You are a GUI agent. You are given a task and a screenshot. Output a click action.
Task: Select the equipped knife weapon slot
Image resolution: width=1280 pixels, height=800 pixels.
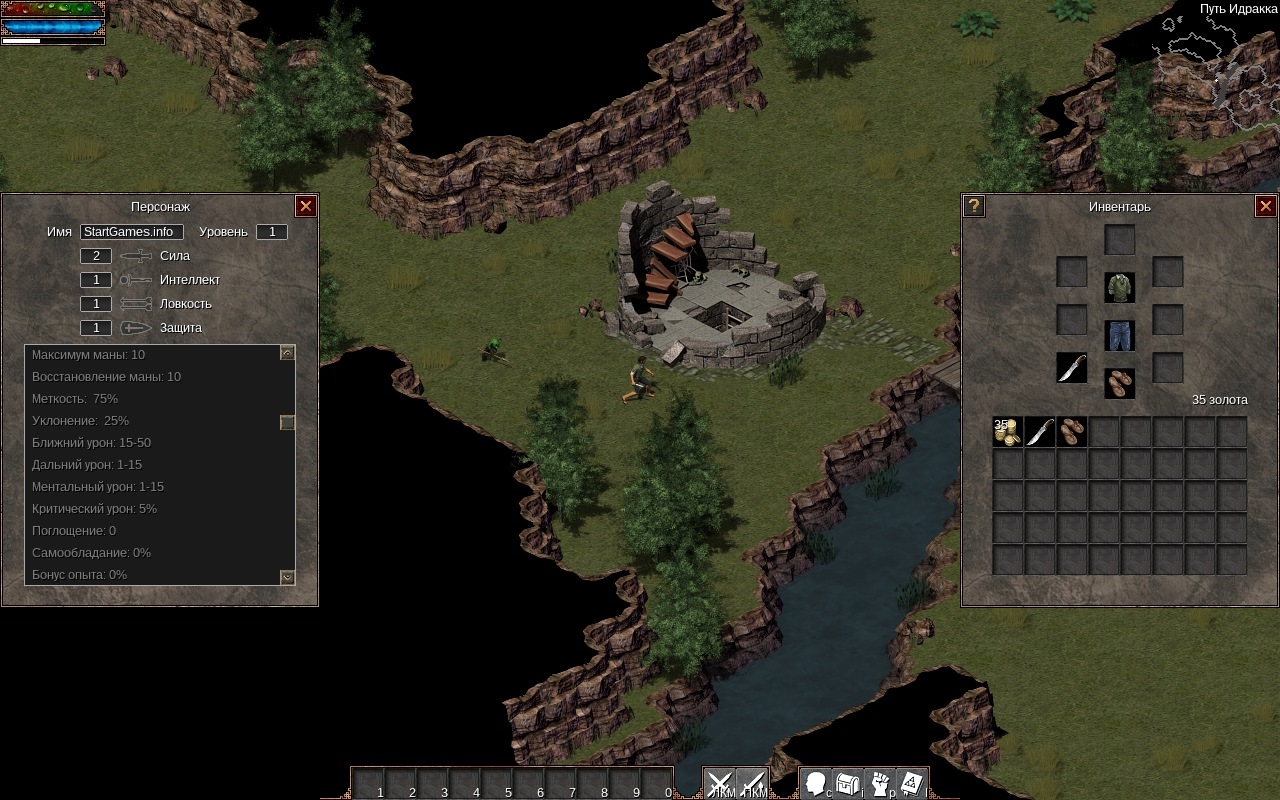[1072, 367]
